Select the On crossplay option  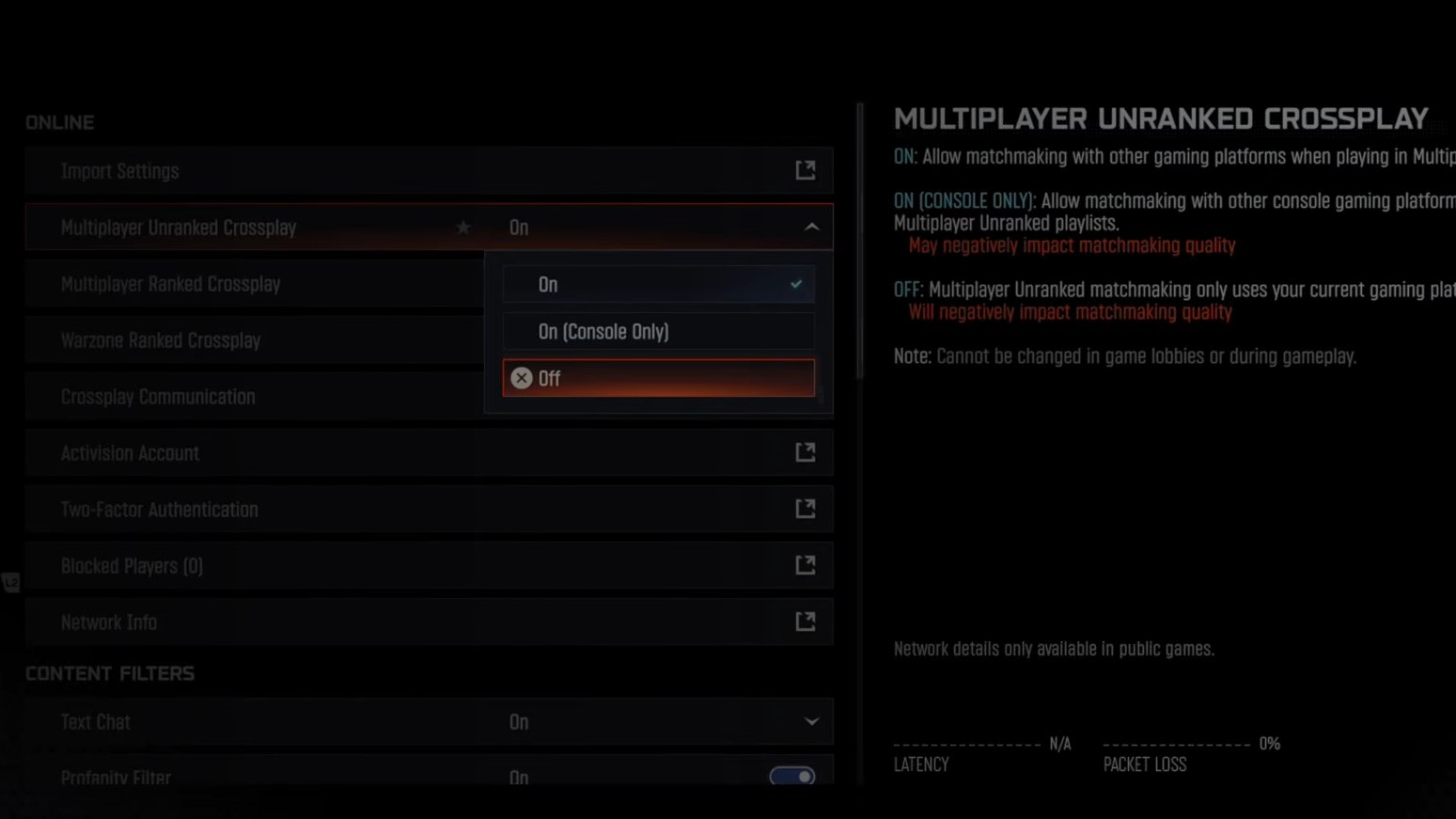[658, 285]
